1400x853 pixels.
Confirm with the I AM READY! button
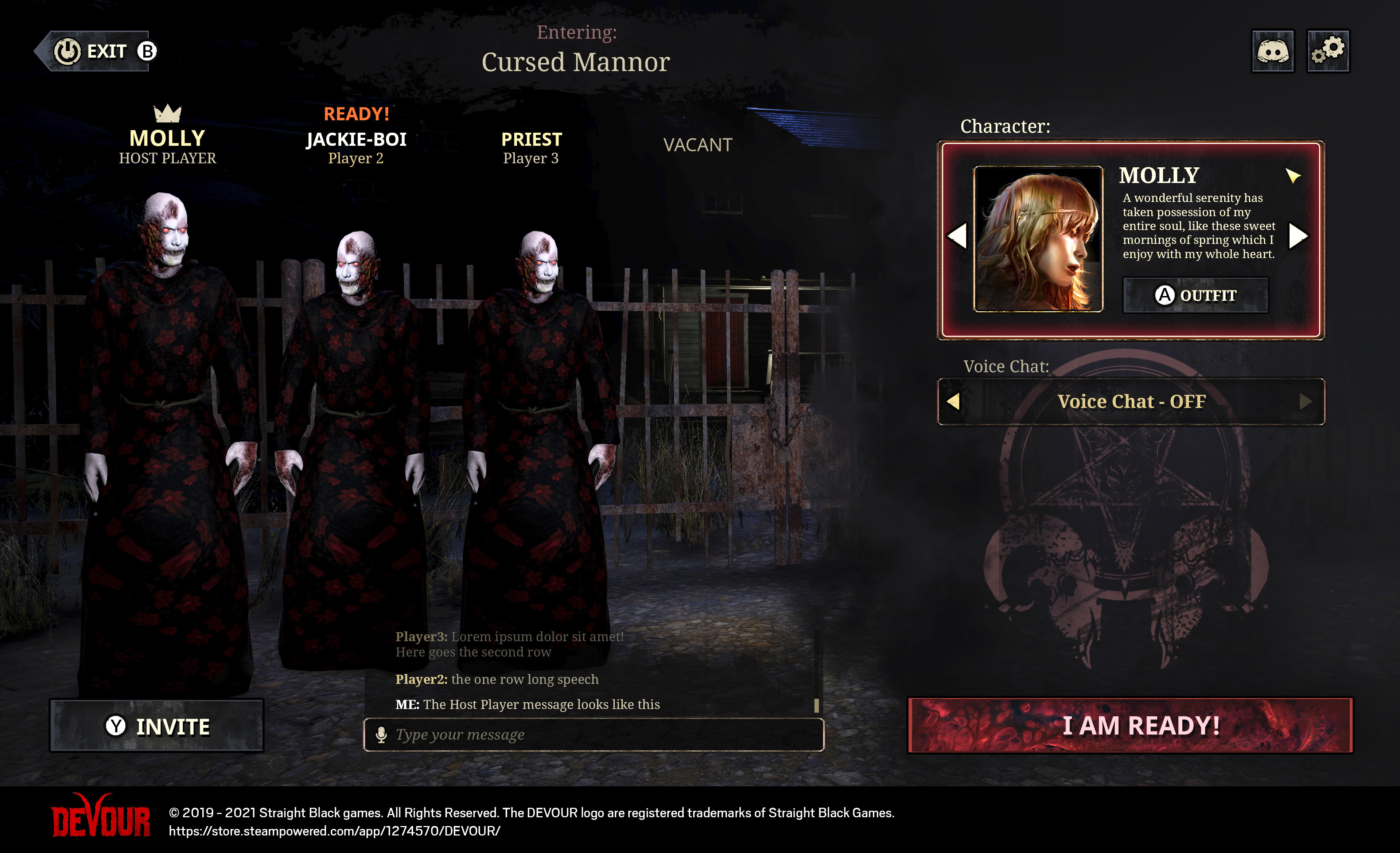coord(1130,725)
